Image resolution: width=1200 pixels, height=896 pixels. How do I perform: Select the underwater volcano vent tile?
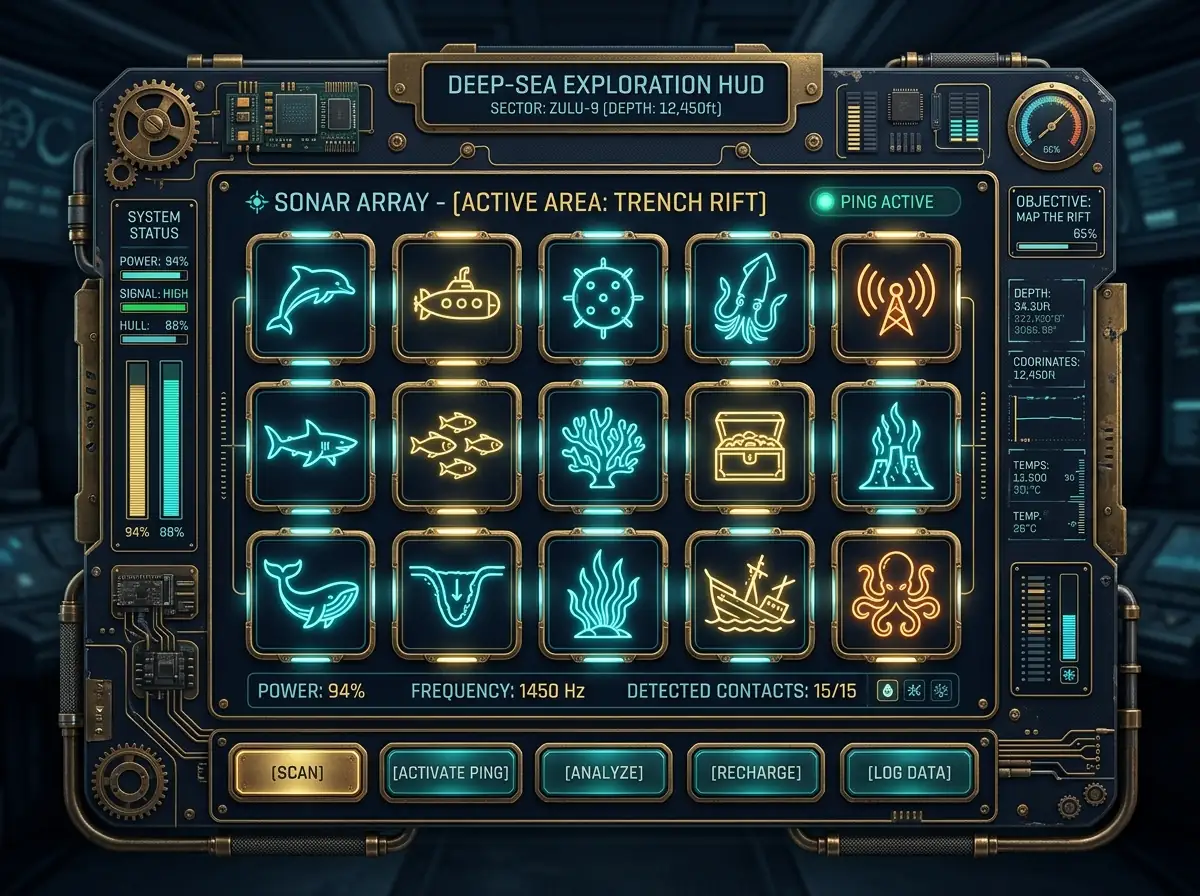(895, 444)
